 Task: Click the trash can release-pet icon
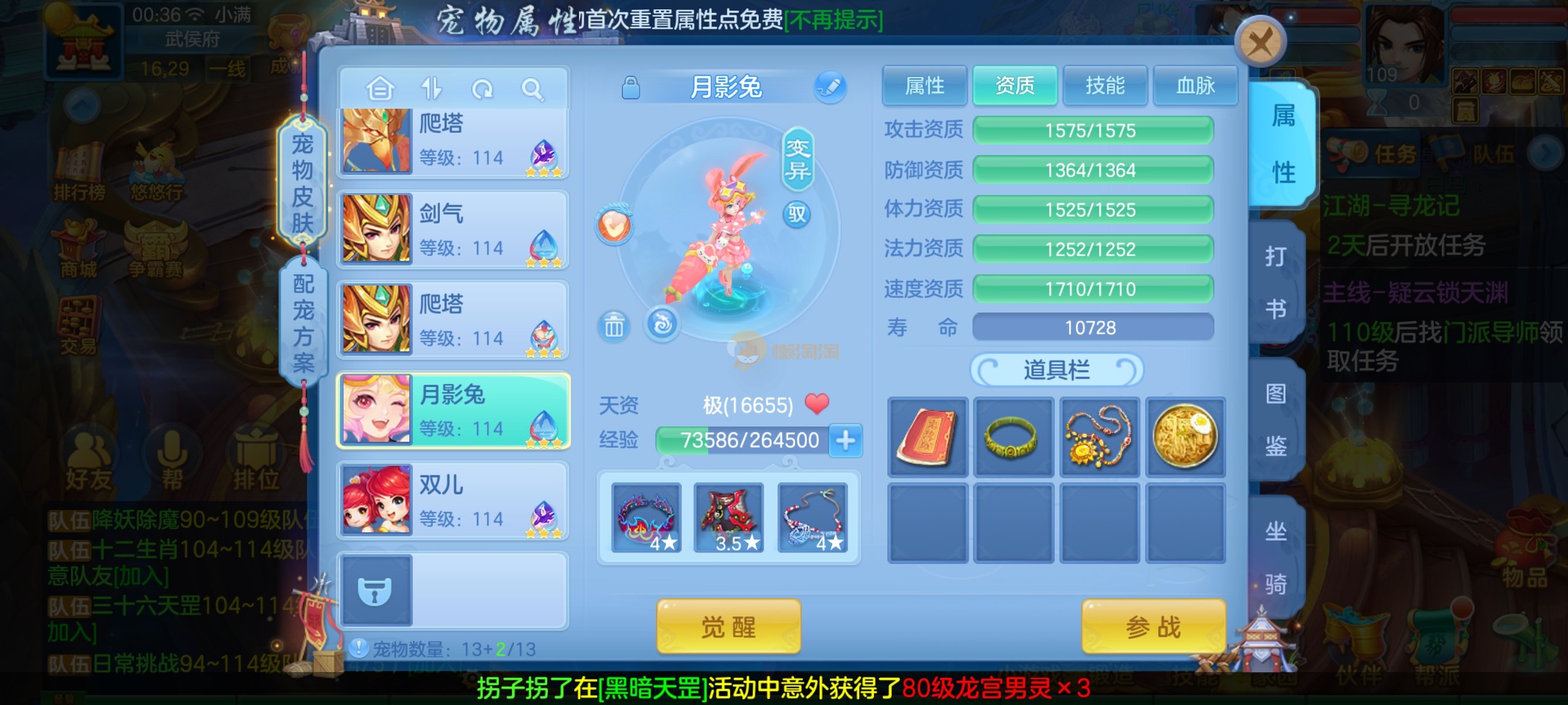tap(614, 327)
